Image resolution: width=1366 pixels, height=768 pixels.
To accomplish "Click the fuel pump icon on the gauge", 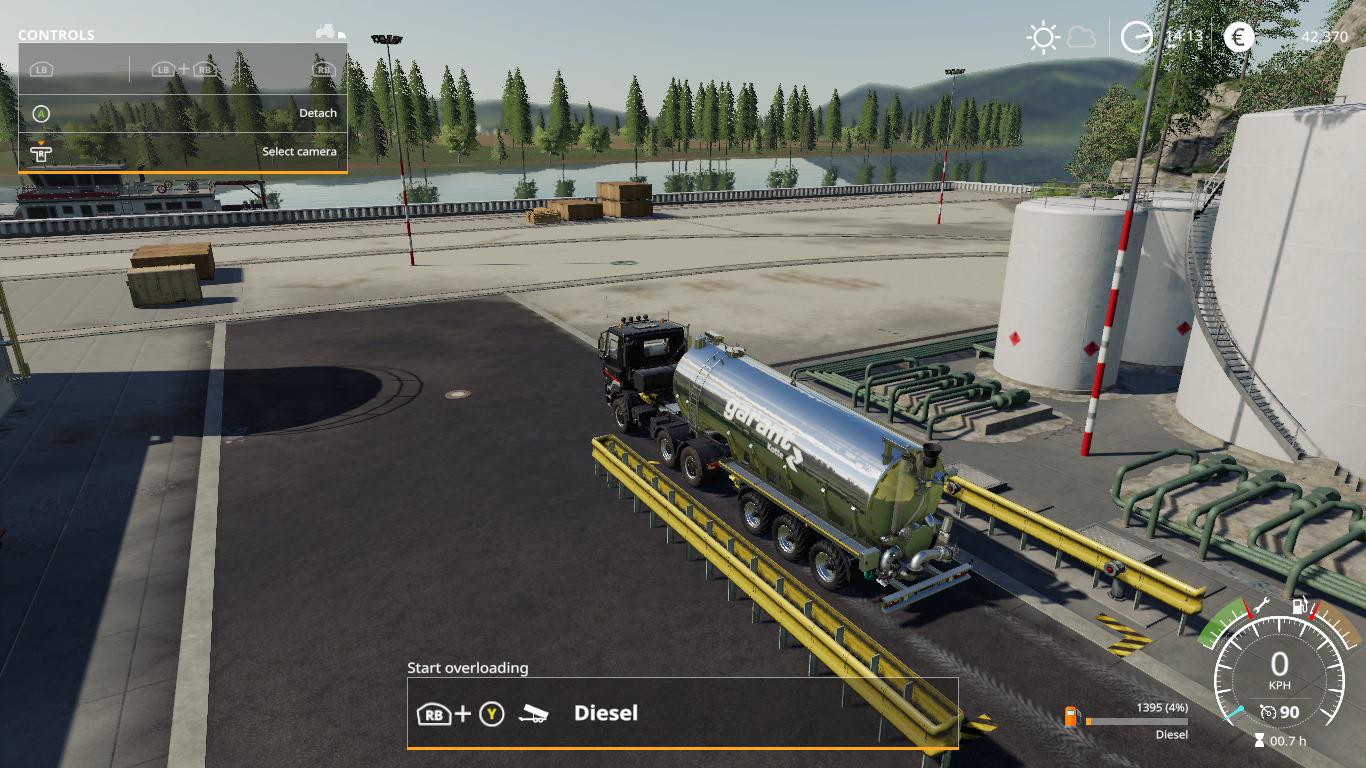I will (1300, 605).
